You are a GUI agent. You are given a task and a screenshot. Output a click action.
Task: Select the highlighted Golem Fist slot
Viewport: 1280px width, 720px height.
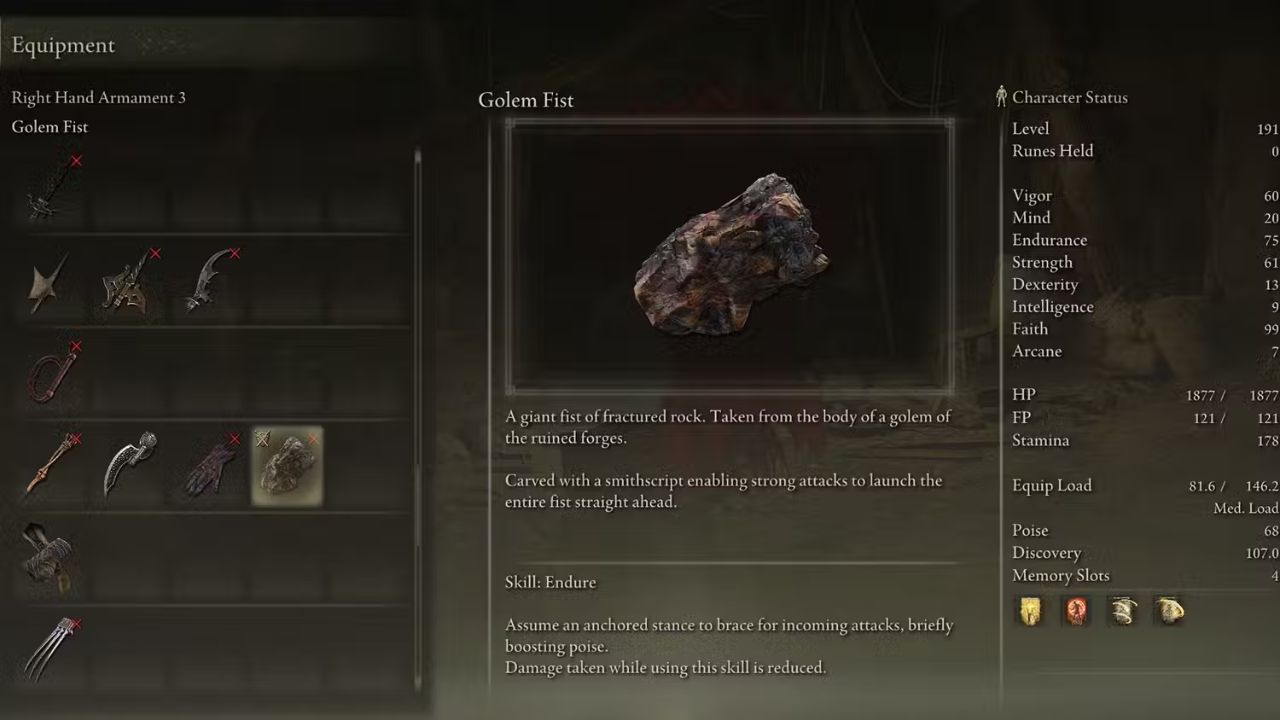point(287,466)
